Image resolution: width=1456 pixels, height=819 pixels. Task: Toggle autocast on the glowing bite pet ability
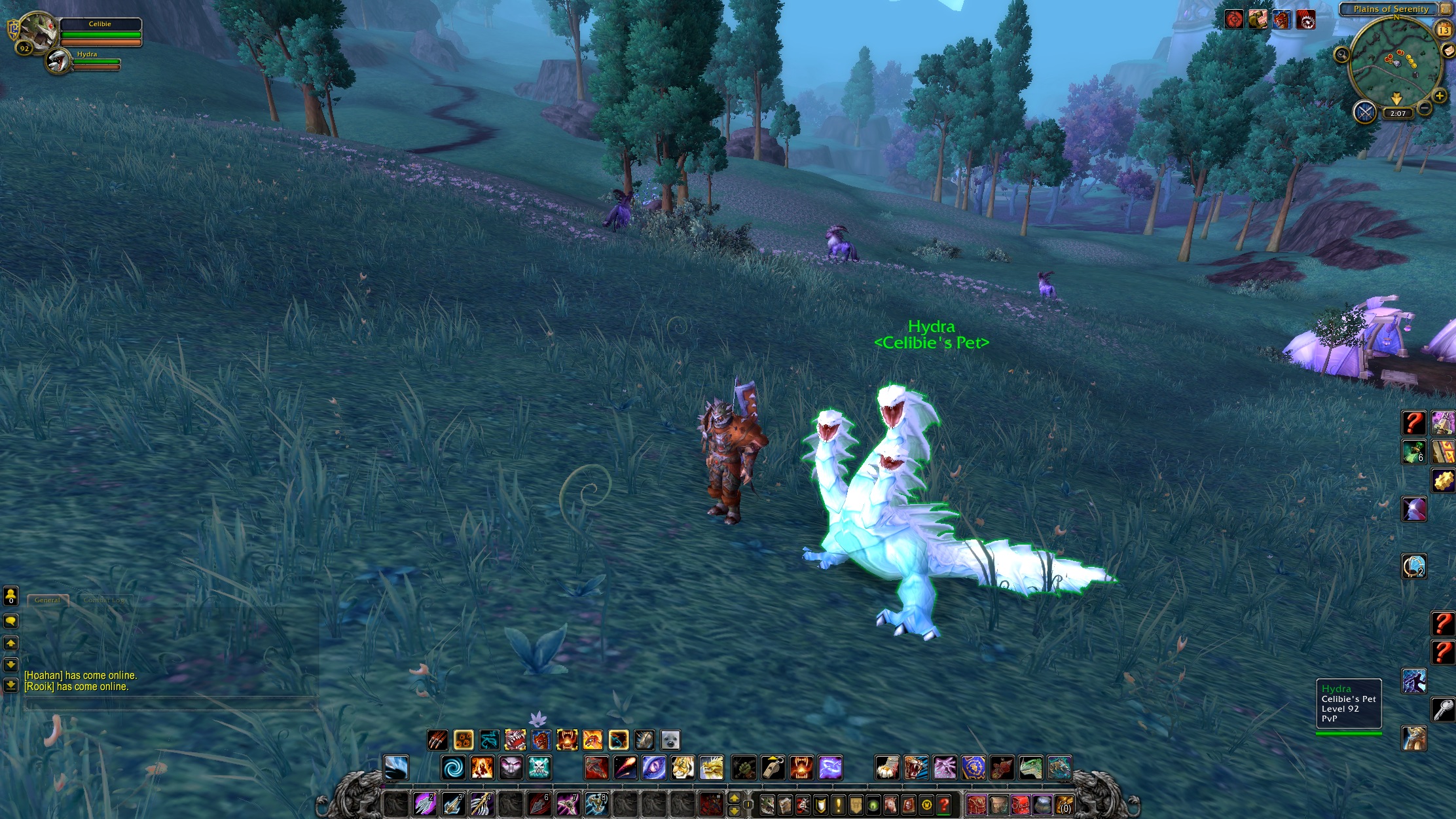tap(567, 740)
